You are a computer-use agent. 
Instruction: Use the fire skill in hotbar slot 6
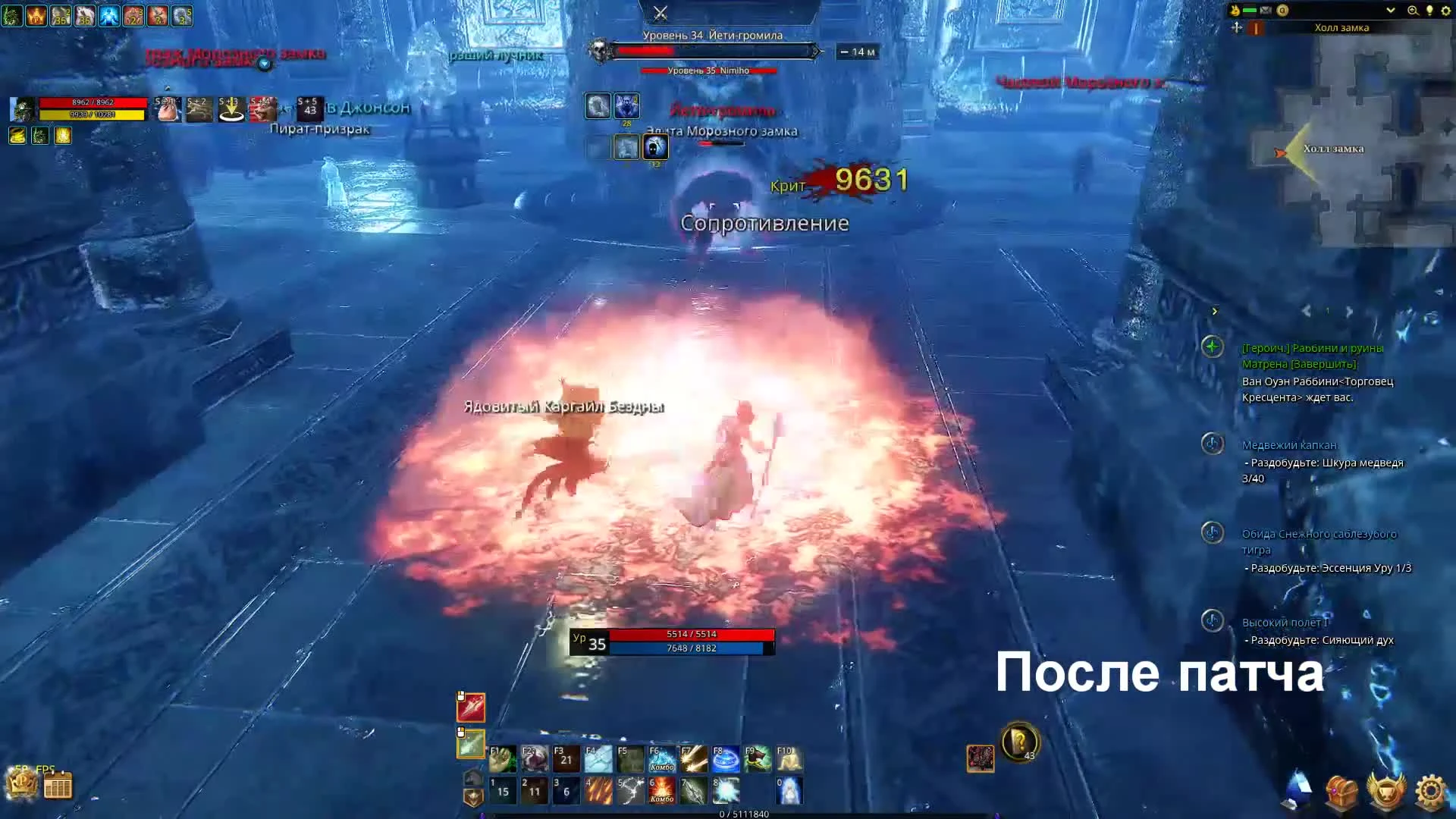point(661,790)
